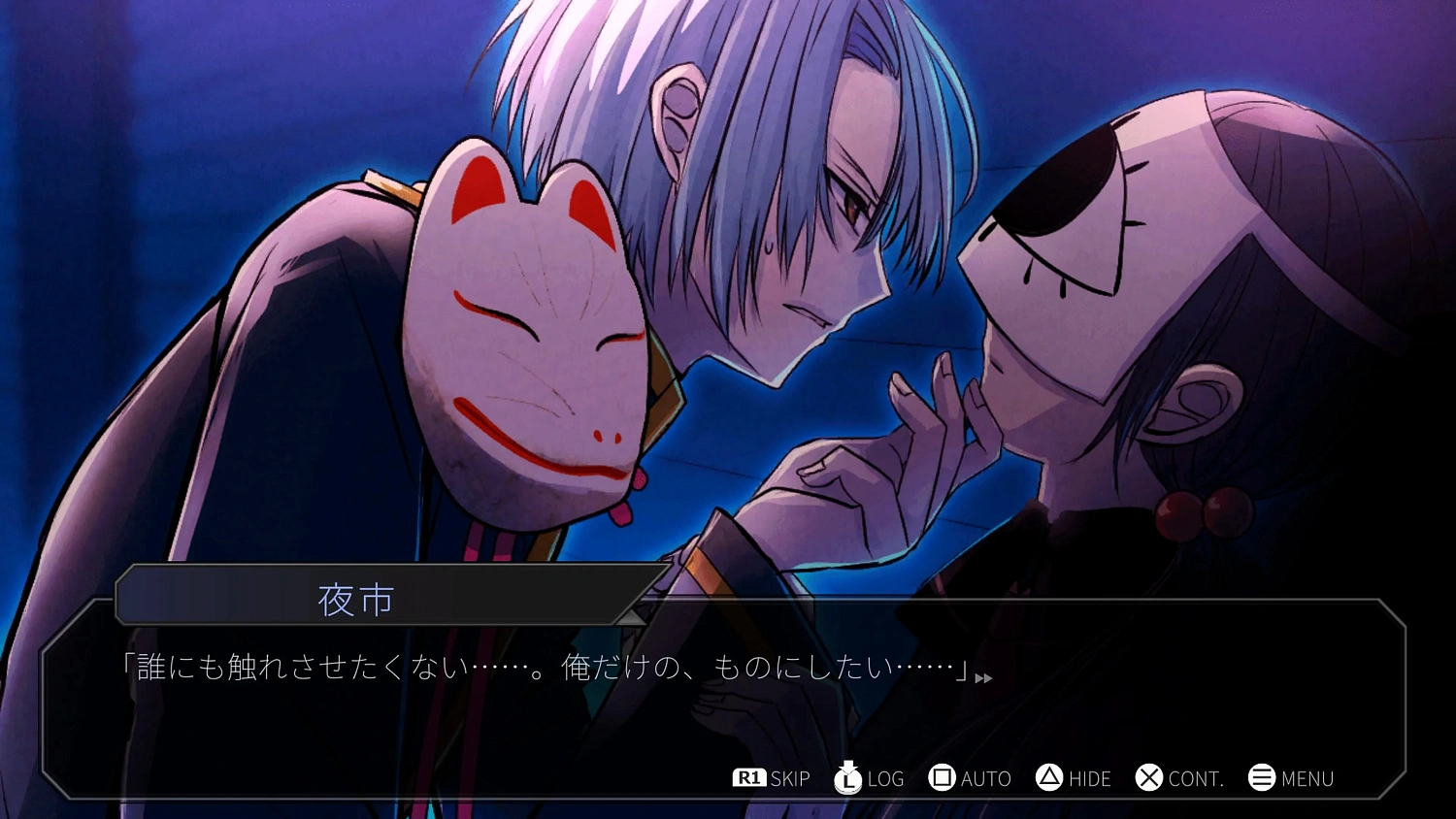Screen dimensions: 1456x819
Task: Open the hamburger MENU icon
Action: [1261, 777]
